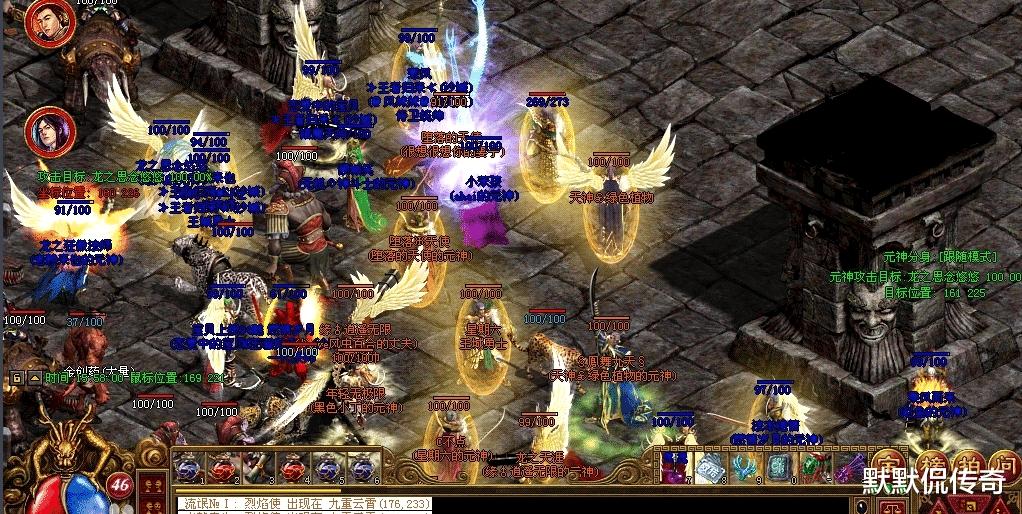This screenshot has width=1022, height=514.
Task: Use the rune stone in slot 0
Action: pyautogui.click(x=778, y=467)
